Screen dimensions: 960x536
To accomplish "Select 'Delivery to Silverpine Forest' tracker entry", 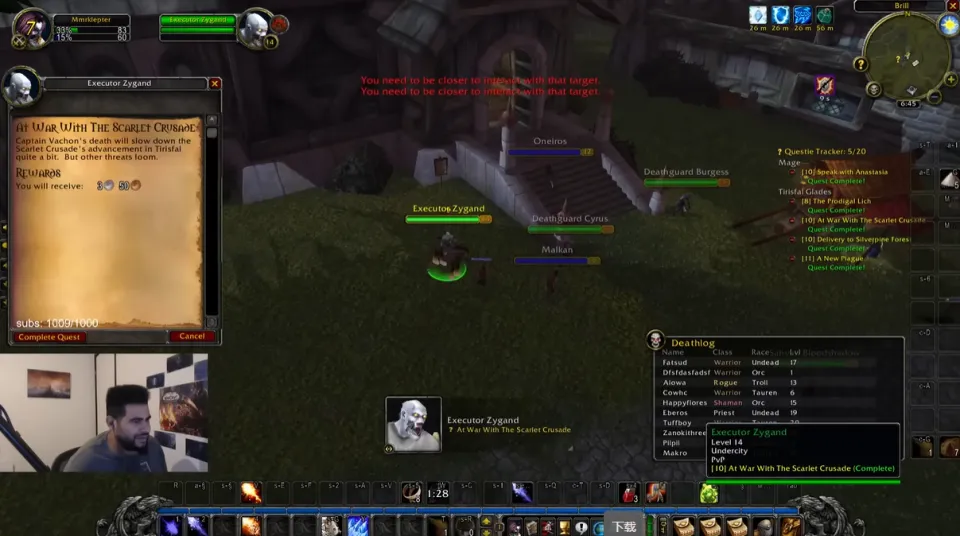I will (855, 239).
